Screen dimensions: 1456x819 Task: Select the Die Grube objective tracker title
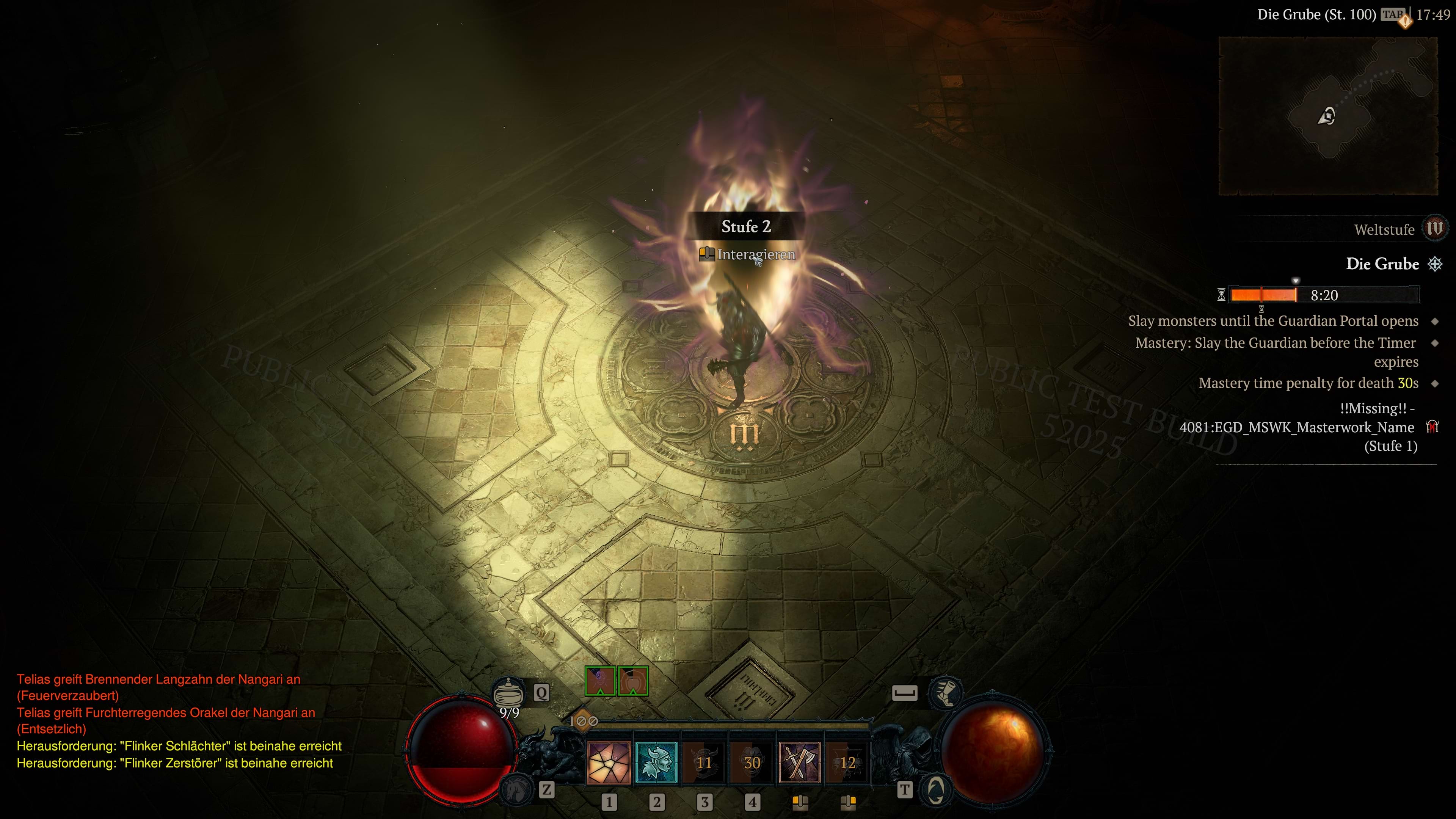[x=1382, y=264]
